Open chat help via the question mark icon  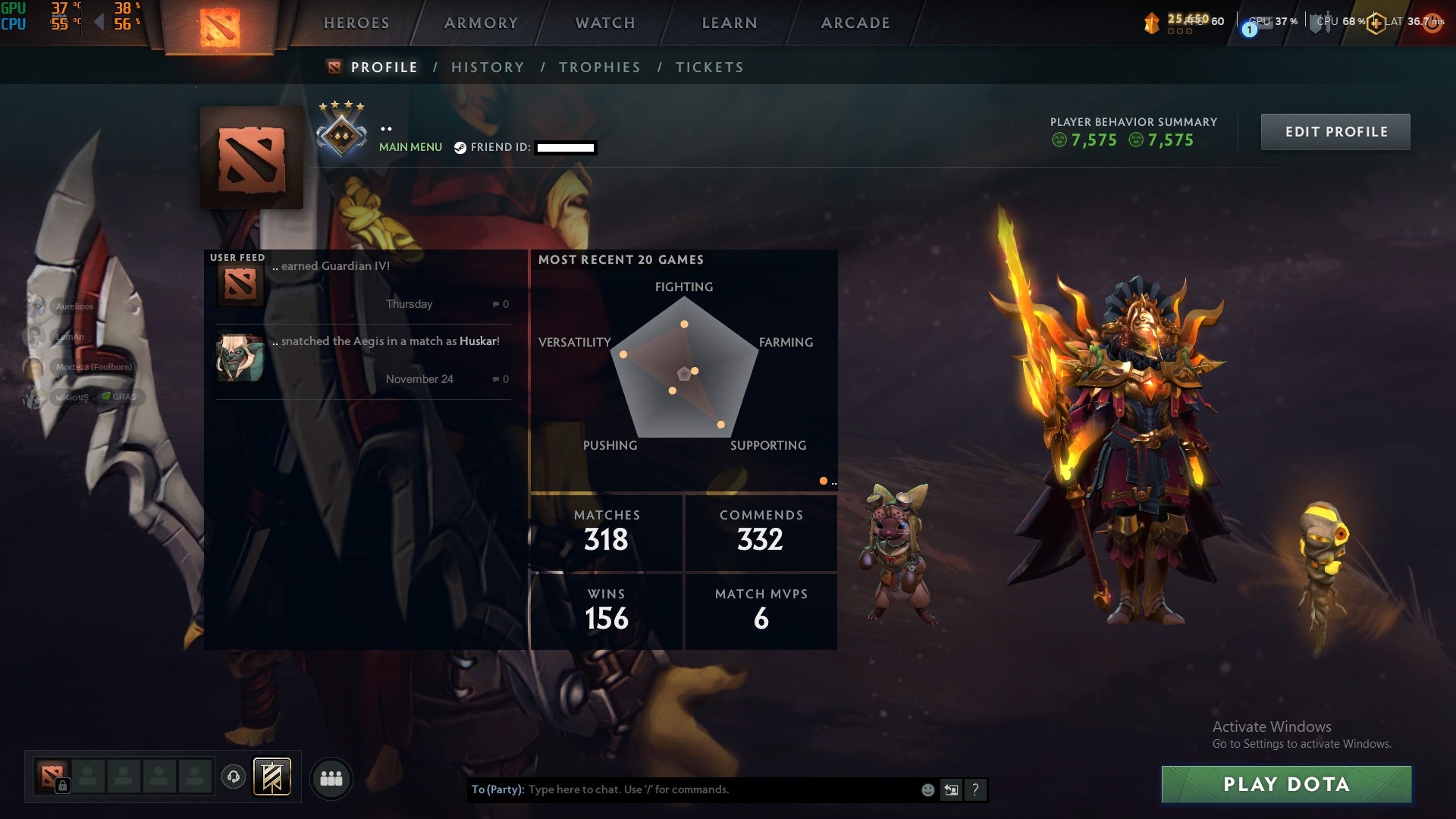975,789
